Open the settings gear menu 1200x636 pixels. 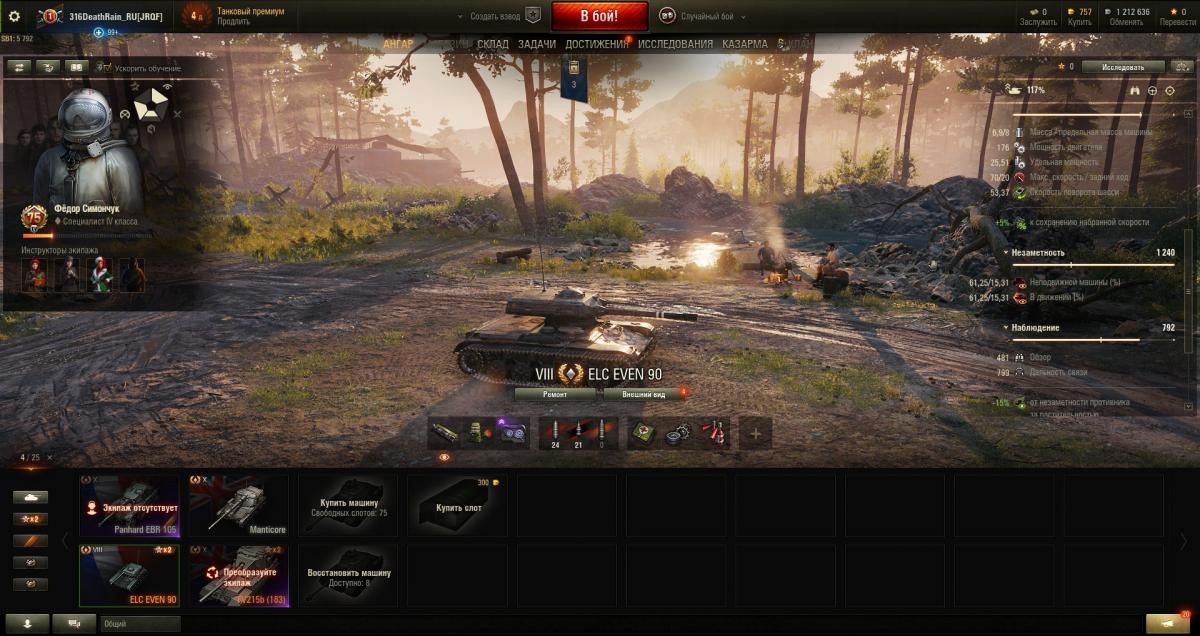pos(14,16)
